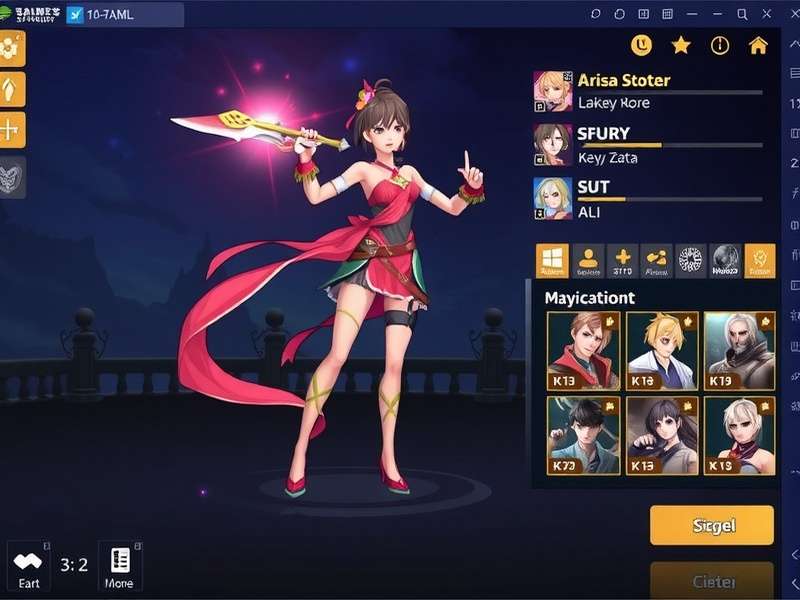The height and width of the screenshot is (600, 800).
Task: Pick the white-bearded hooded hero portrait
Action: (x=739, y=350)
